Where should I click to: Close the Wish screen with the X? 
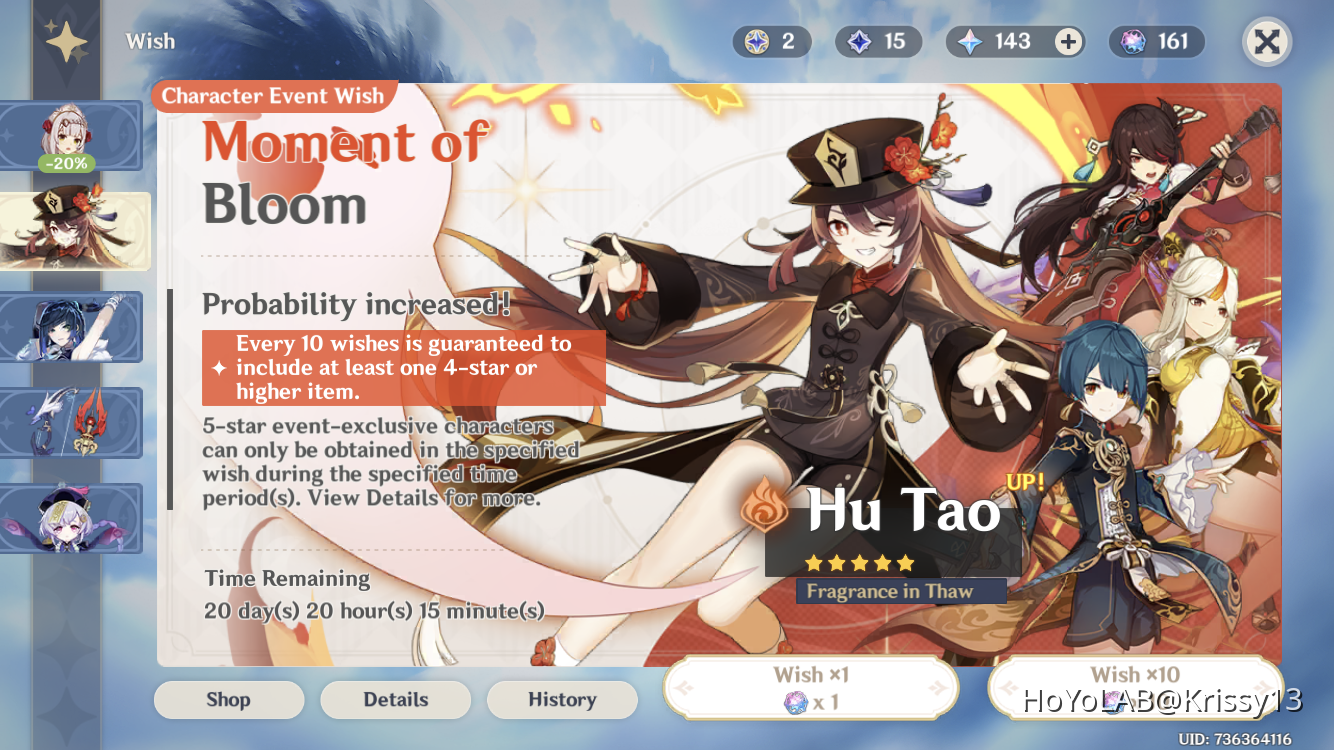(x=1265, y=41)
